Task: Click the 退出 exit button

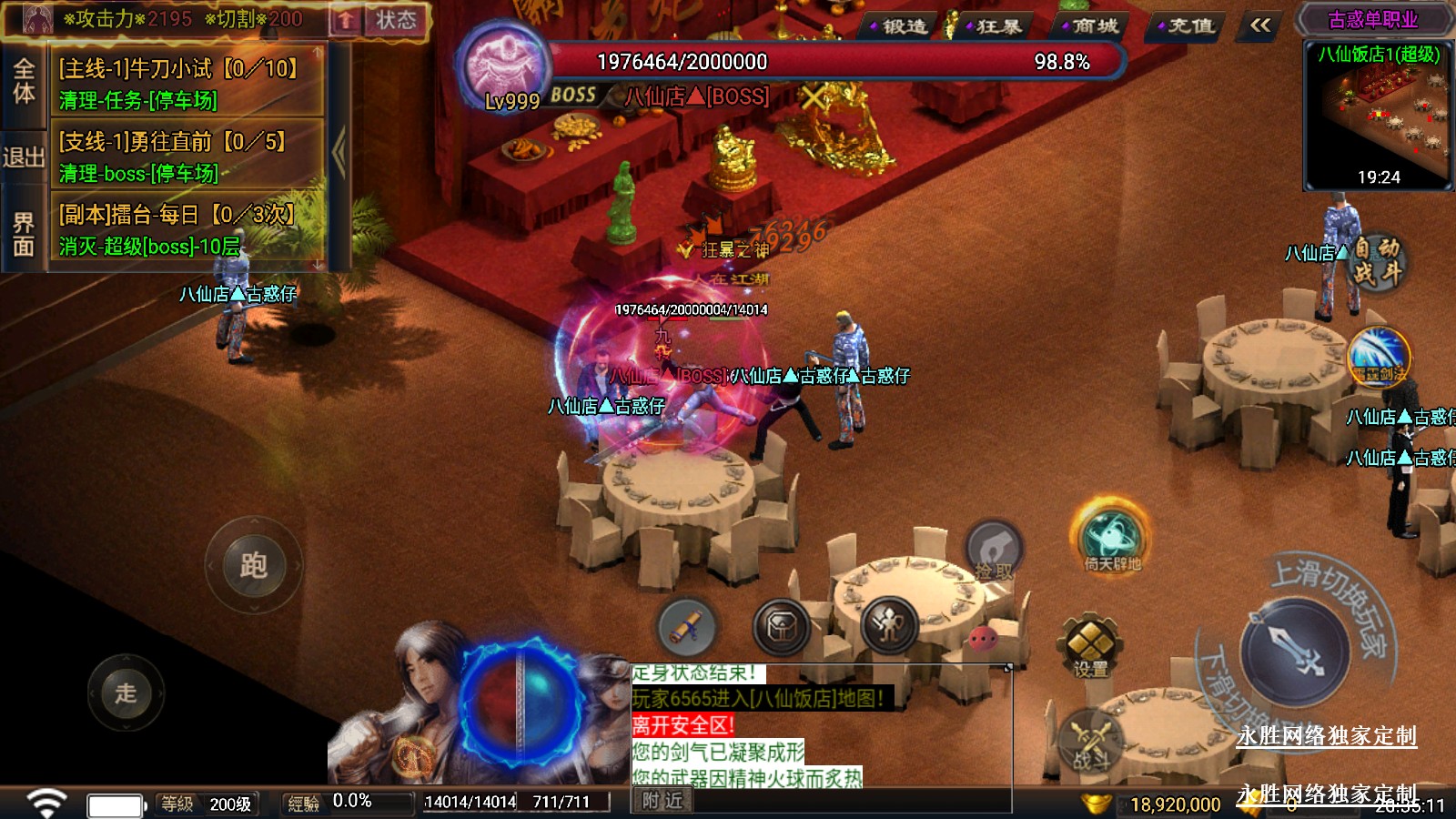Action: pos(24,157)
